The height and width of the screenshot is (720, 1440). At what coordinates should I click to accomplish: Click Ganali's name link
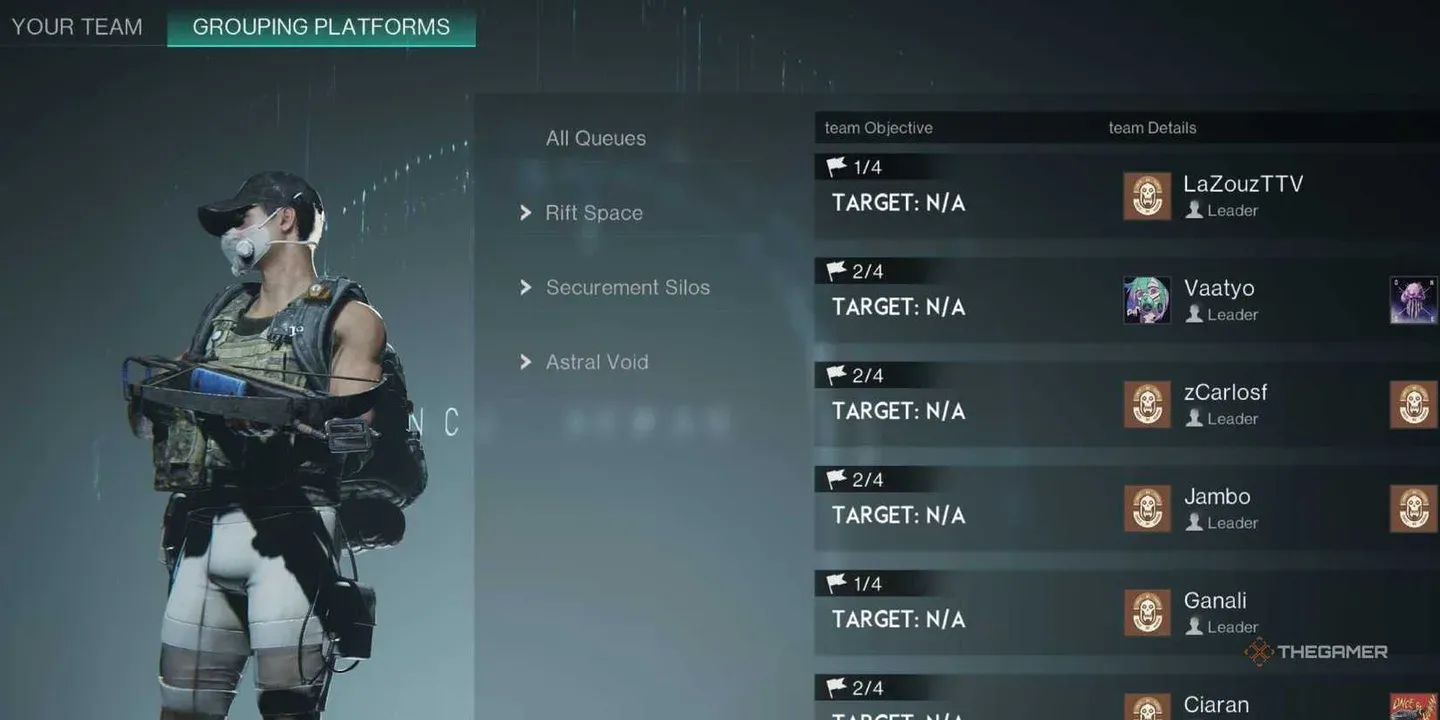coord(1215,600)
